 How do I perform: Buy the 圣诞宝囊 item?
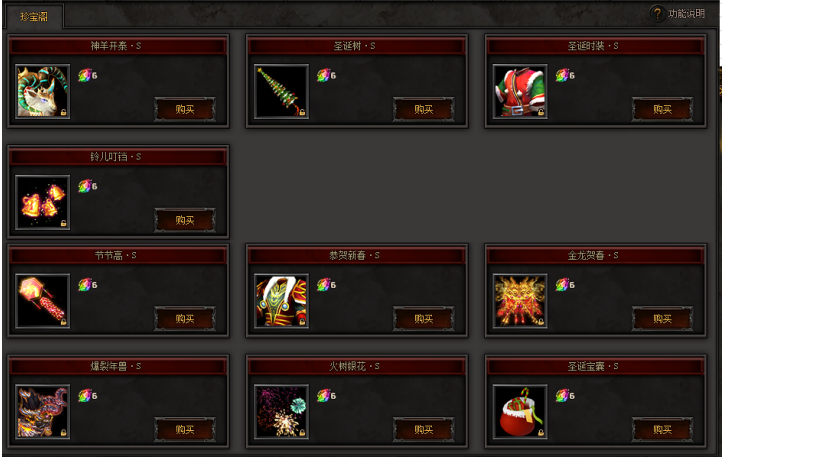click(x=662, y=429)
